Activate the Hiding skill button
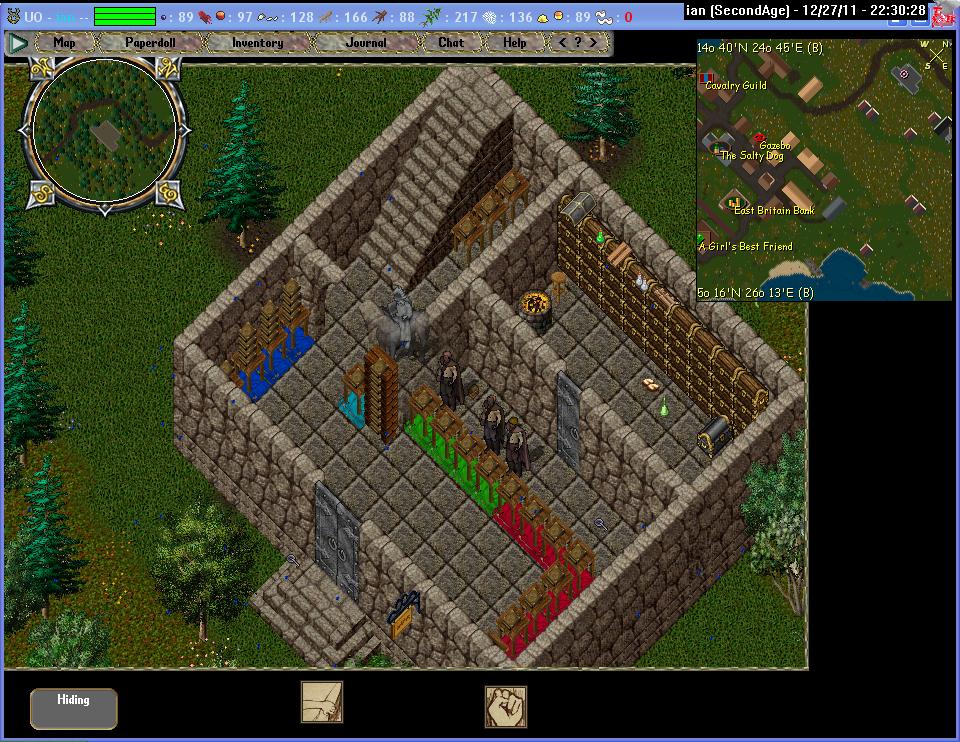Image resolution: width=960 pixels, height=742 pixels. pyautogui.click(x=73, y=708)
